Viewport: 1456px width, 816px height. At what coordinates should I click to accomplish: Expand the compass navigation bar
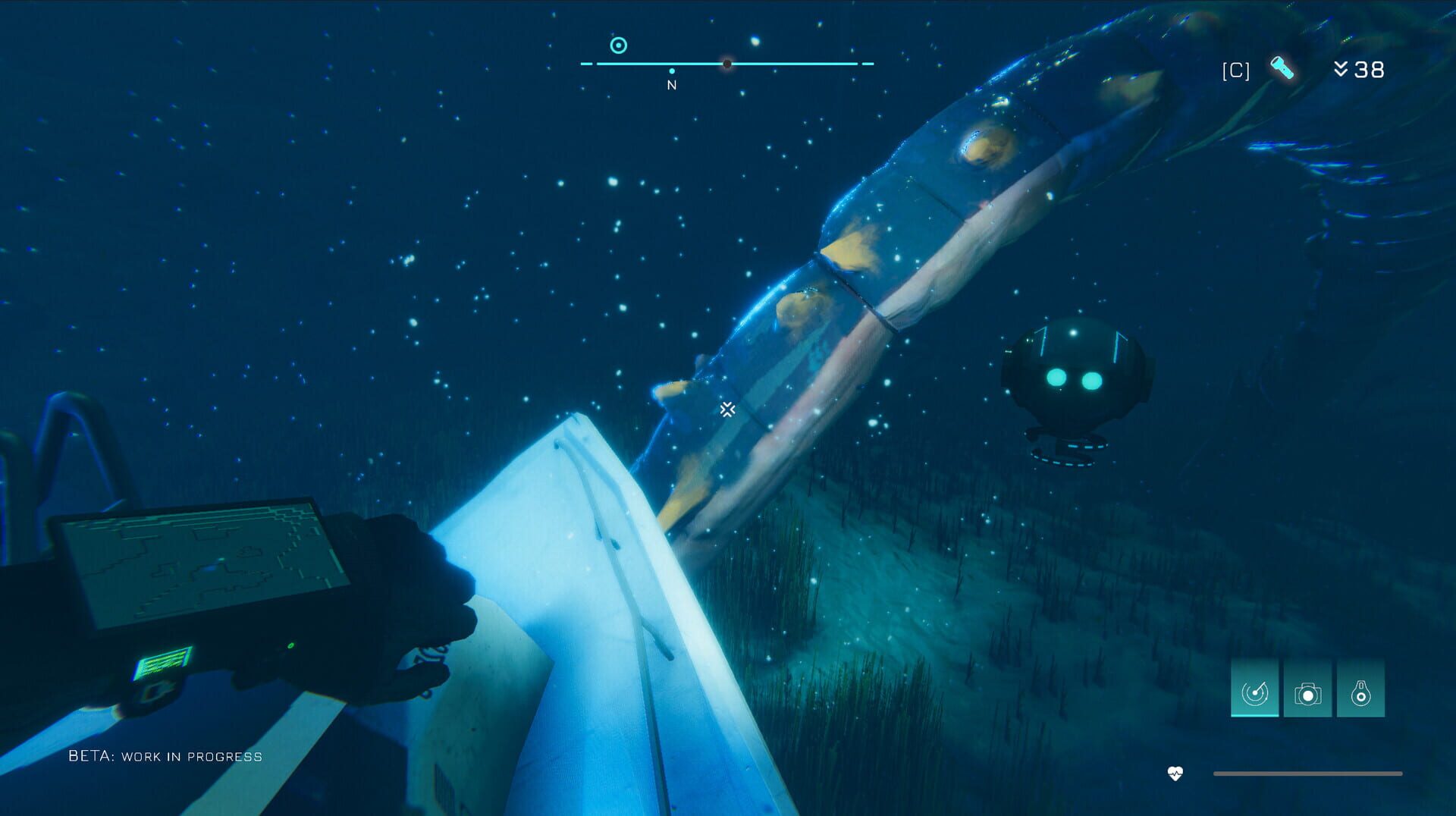(724, 65)
